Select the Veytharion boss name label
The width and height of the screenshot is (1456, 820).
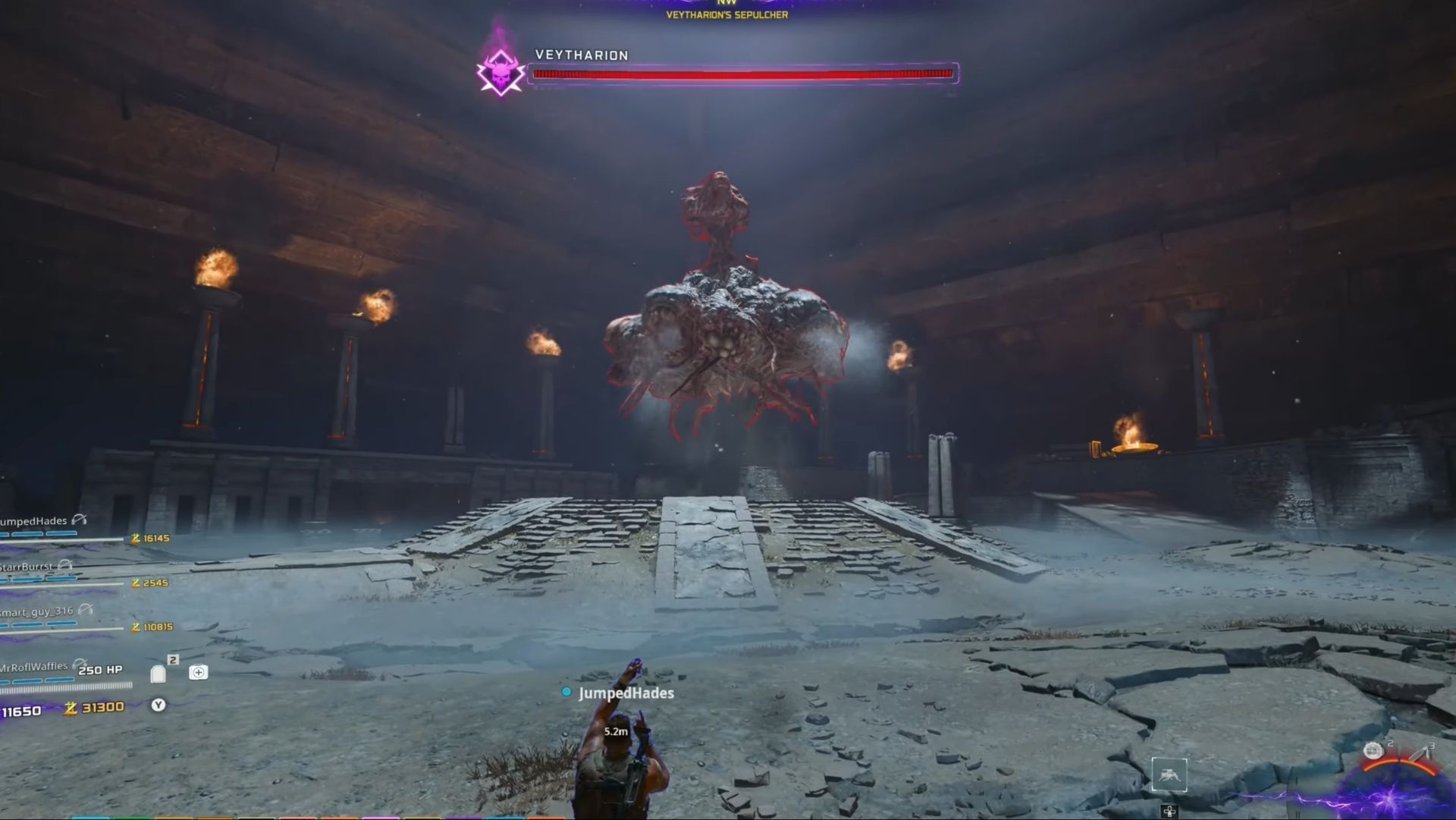pyautogui.click(x=580, y=55)
